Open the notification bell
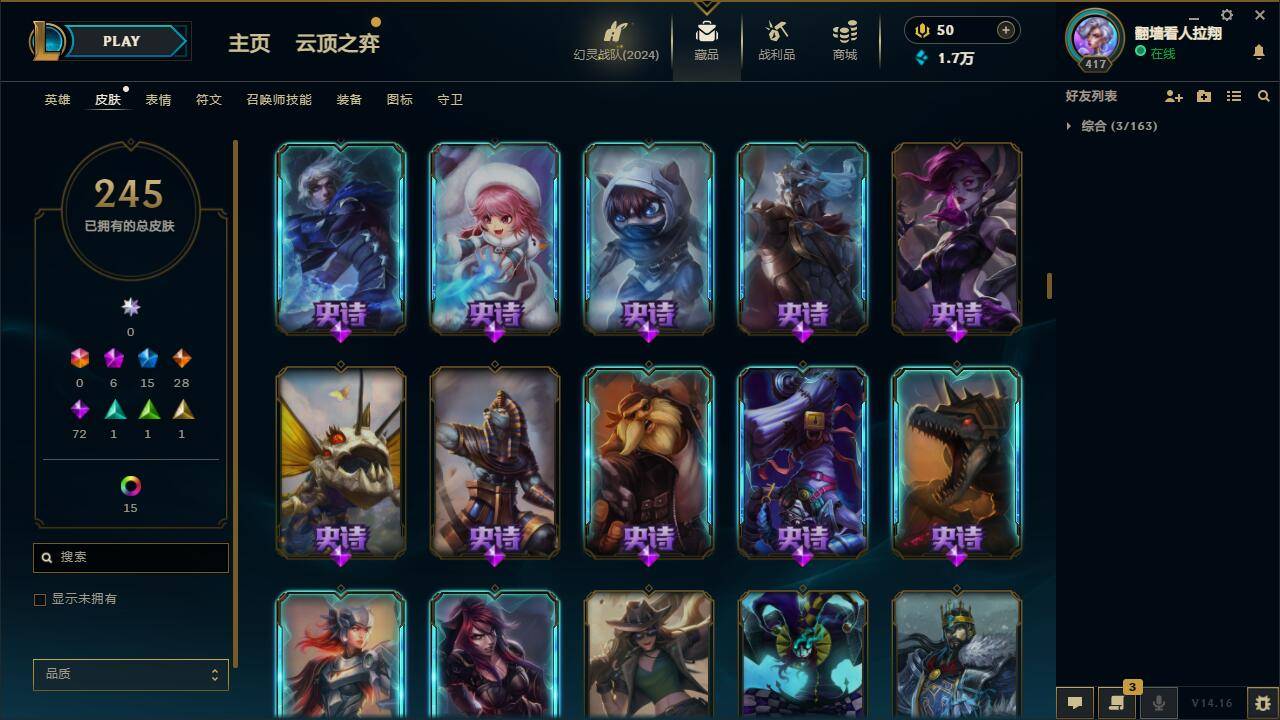Screen dimensions: 1280x720 1258,50
